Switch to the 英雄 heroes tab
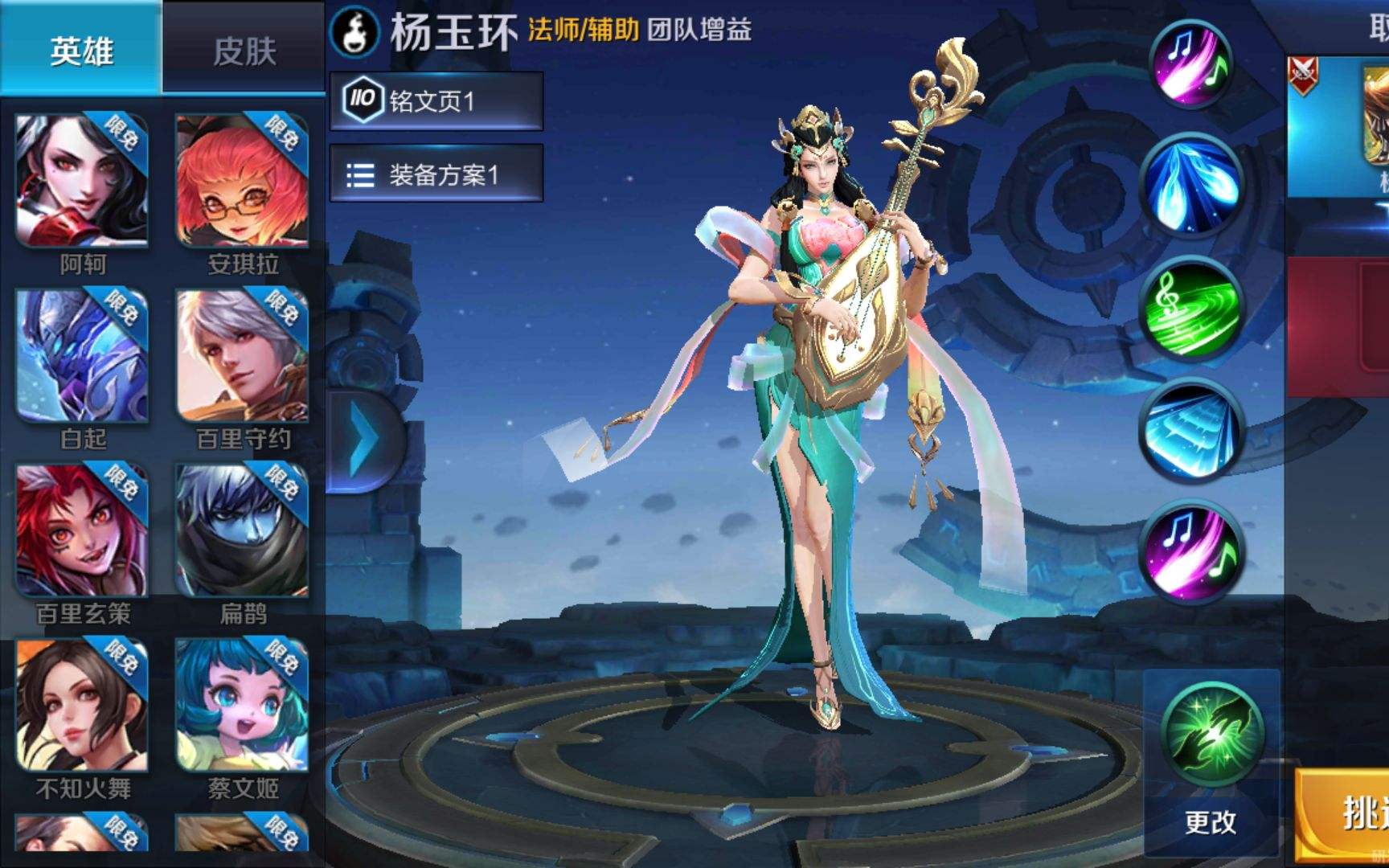This screenshot has width=1389, height=868. 80,50
